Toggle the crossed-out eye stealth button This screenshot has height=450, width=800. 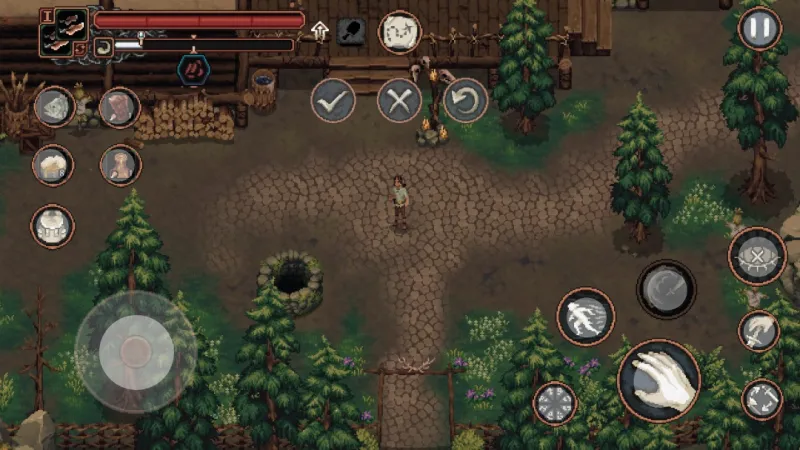point(757,256)
